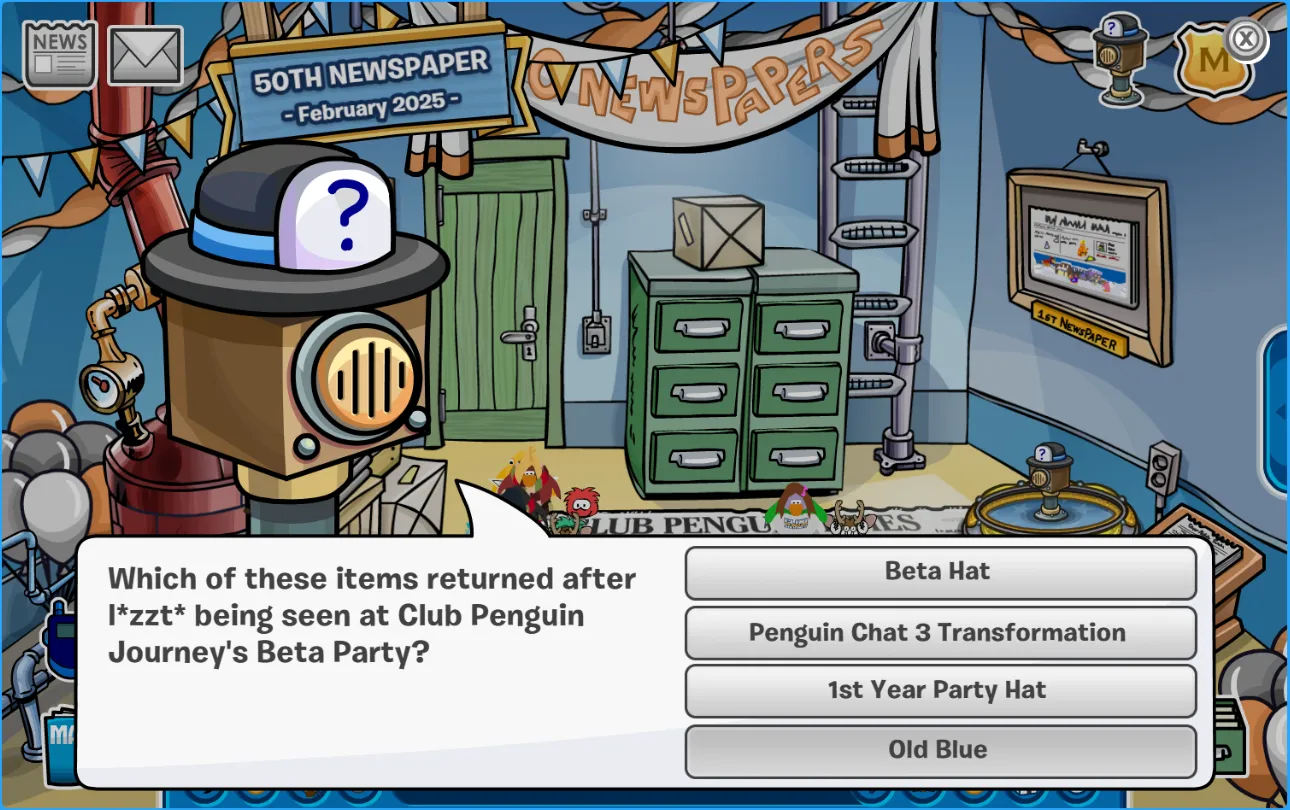Open the News newspaper icon

[60, 55]
